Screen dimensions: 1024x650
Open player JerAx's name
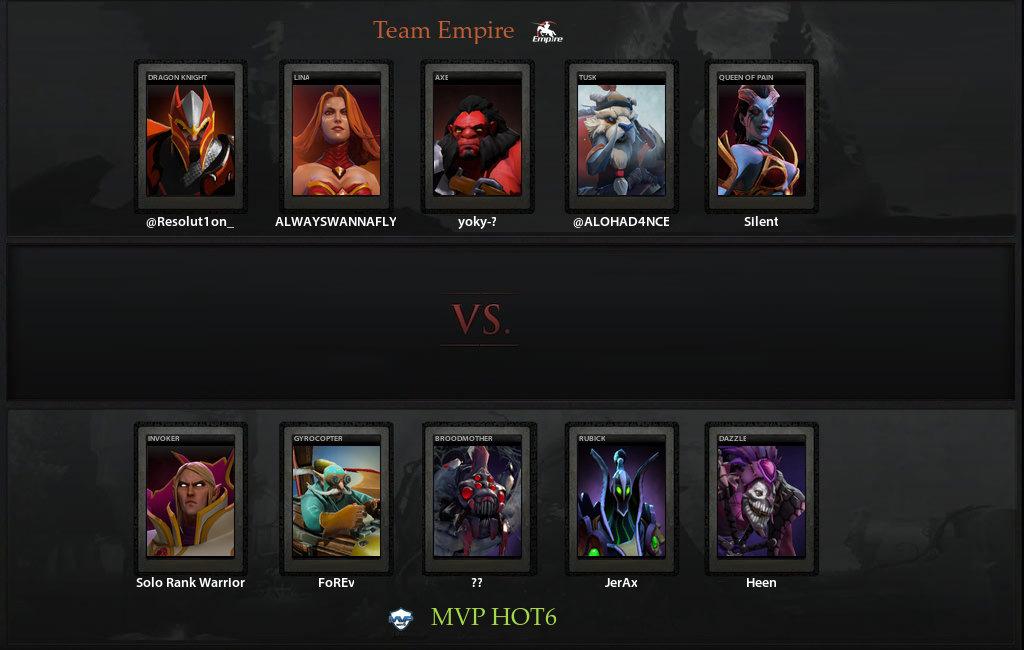(x=621, y=583)
